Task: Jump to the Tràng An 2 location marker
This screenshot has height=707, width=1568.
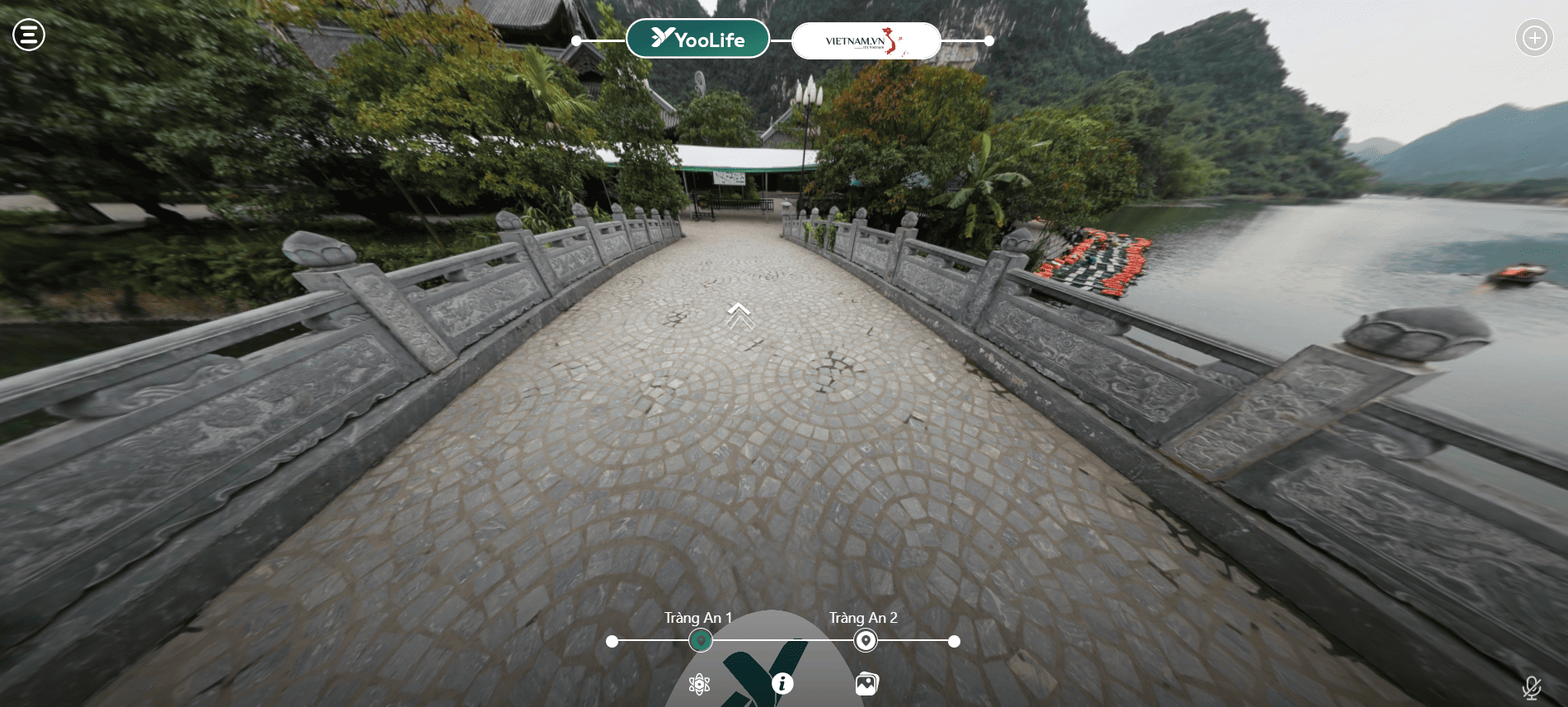Action: point(865,640)
